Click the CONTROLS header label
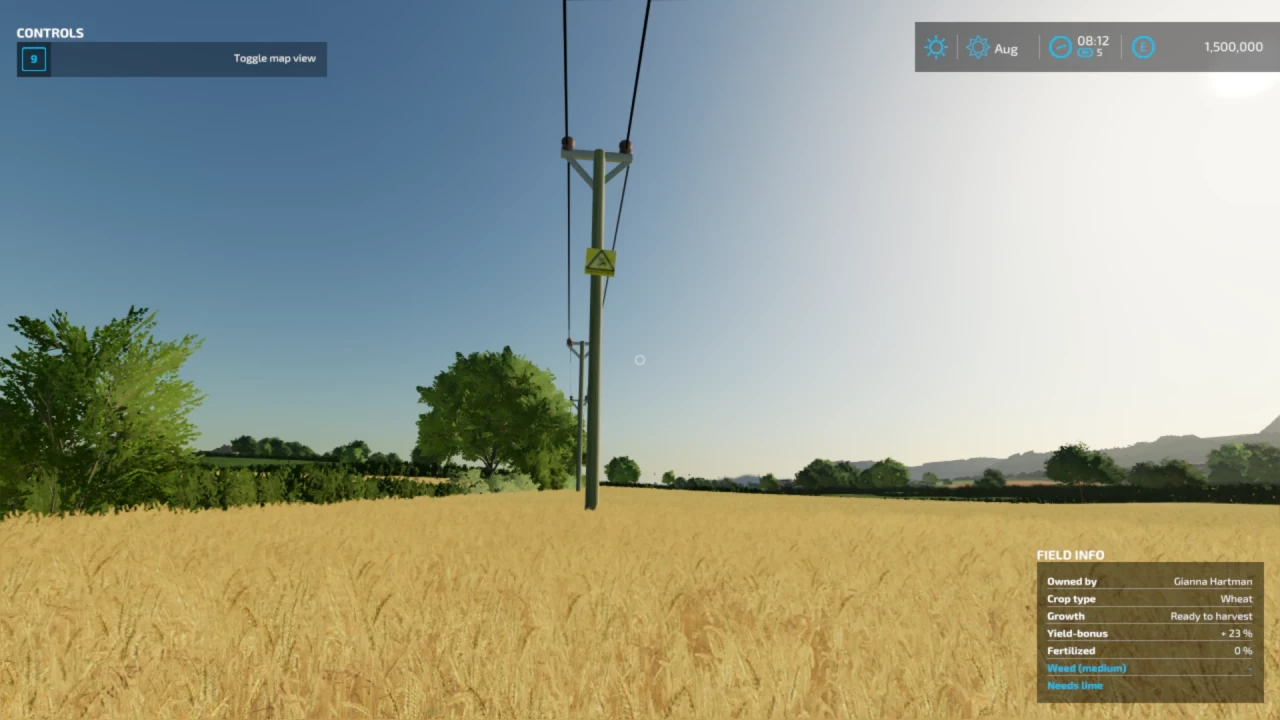The height and width of the screenshot is (720, 1280). coord(50,32)
